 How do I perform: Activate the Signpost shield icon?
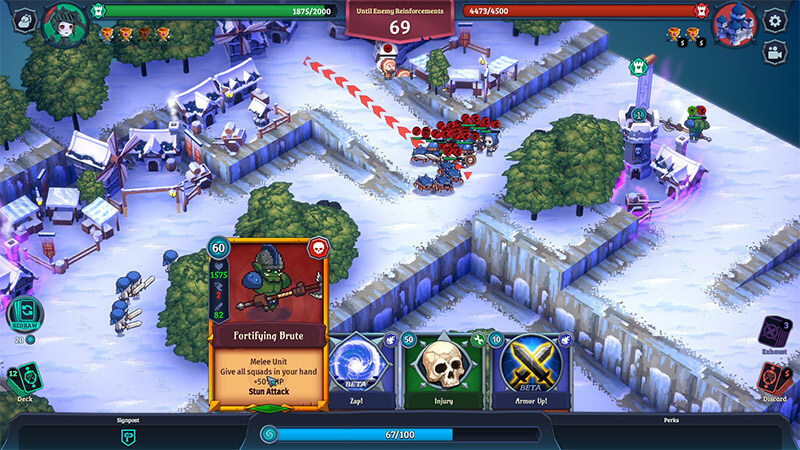coord(127,436)
